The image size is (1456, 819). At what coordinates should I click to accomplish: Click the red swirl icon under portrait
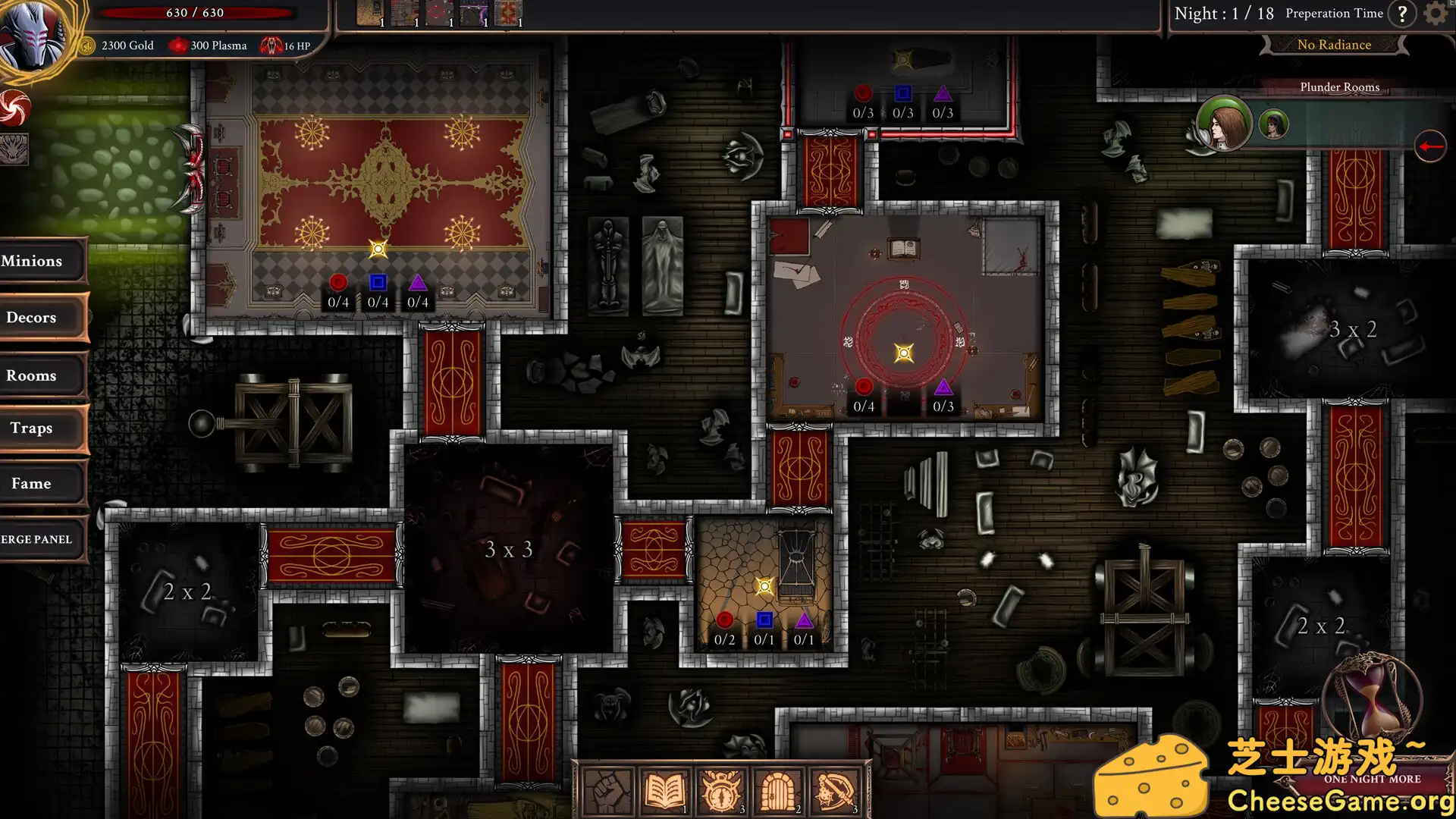(x=14, y=108)
